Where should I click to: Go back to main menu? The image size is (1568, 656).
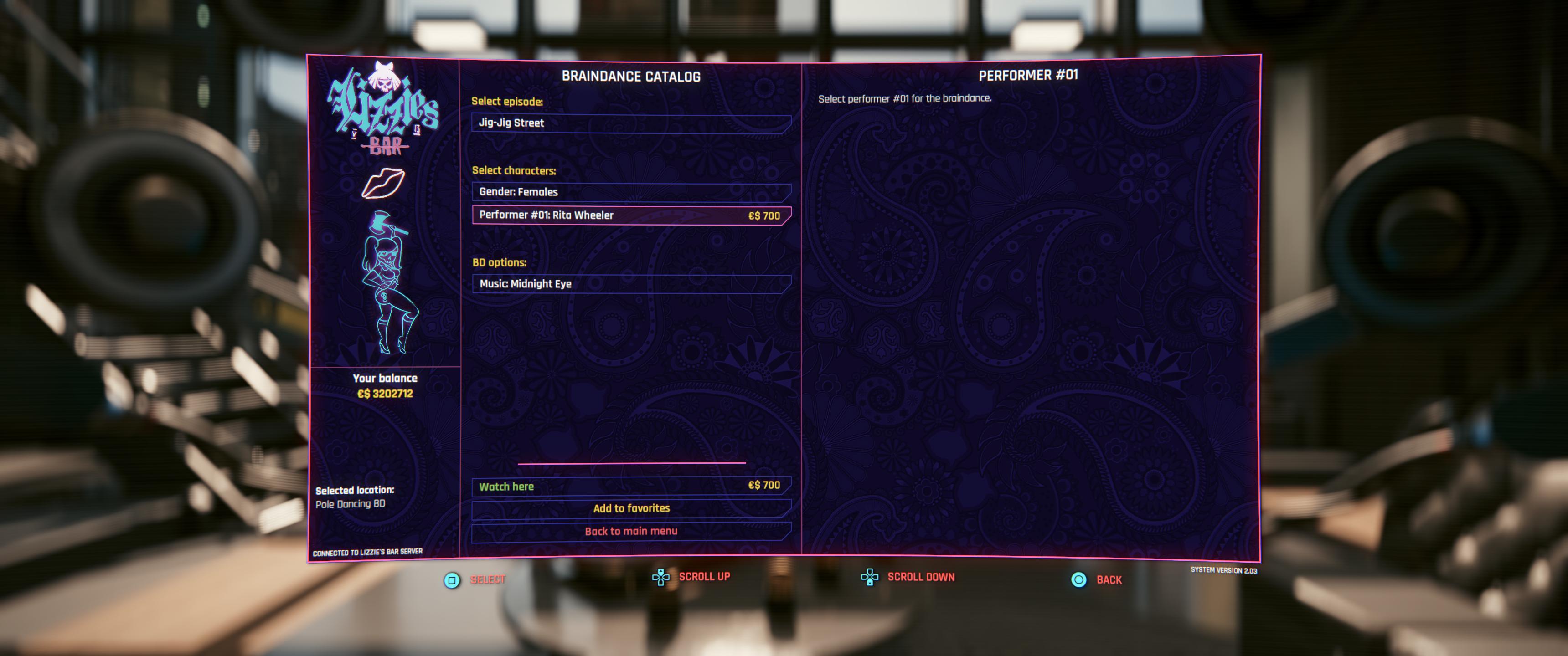pos(630,531)
